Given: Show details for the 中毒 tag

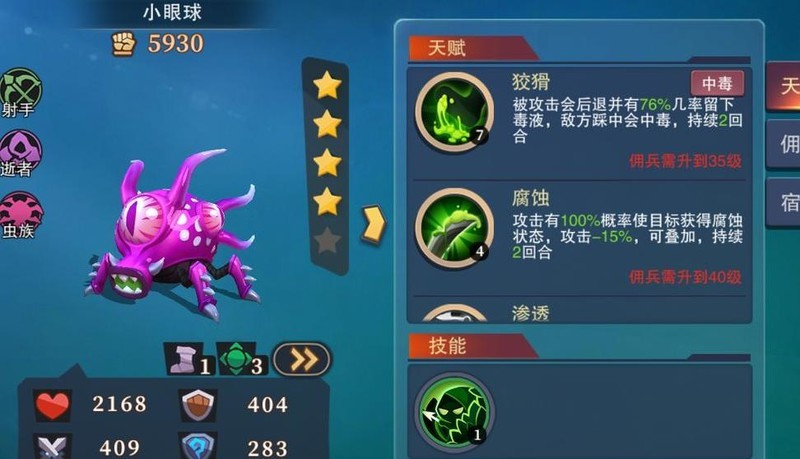Looking at the screenshot, I should 716,83.
